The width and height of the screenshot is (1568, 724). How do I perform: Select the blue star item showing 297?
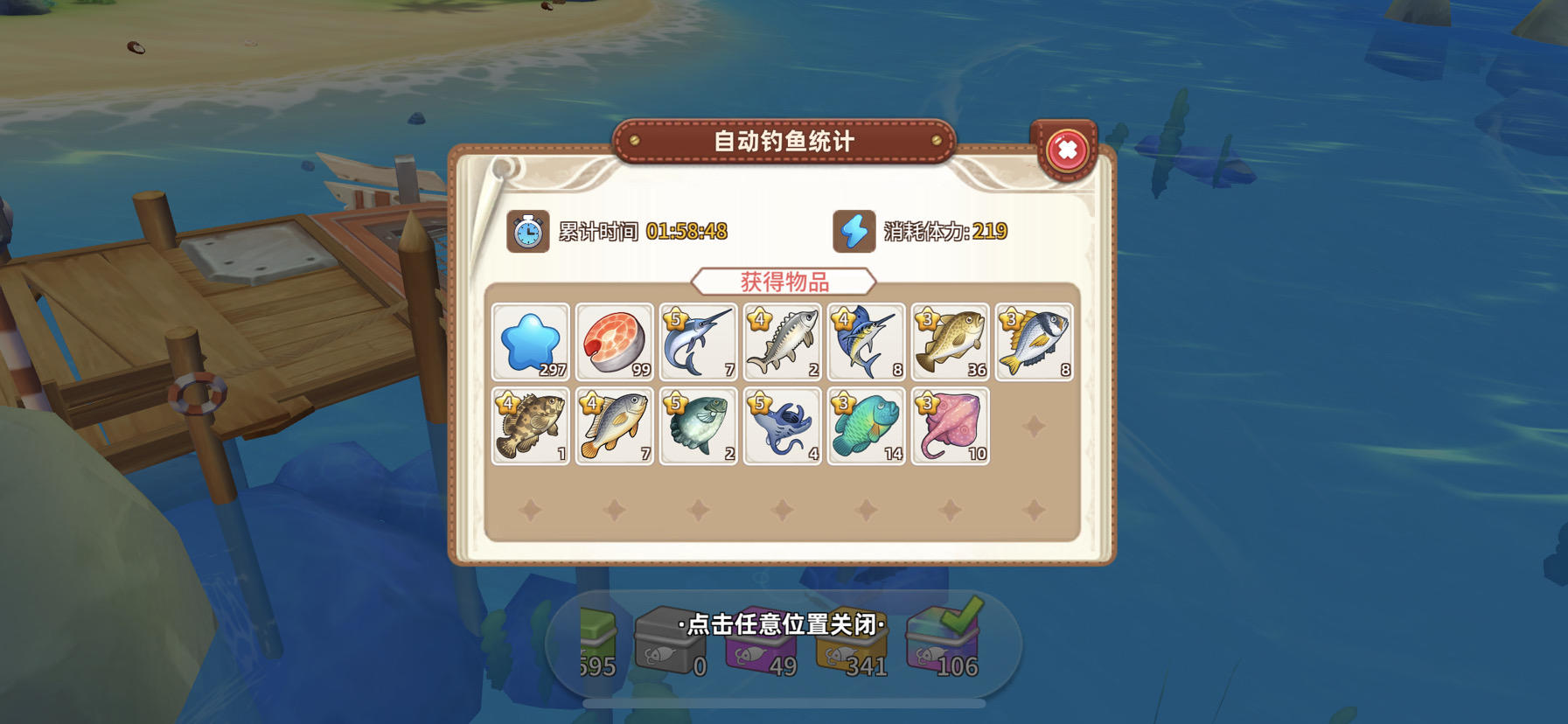(531, 341)
